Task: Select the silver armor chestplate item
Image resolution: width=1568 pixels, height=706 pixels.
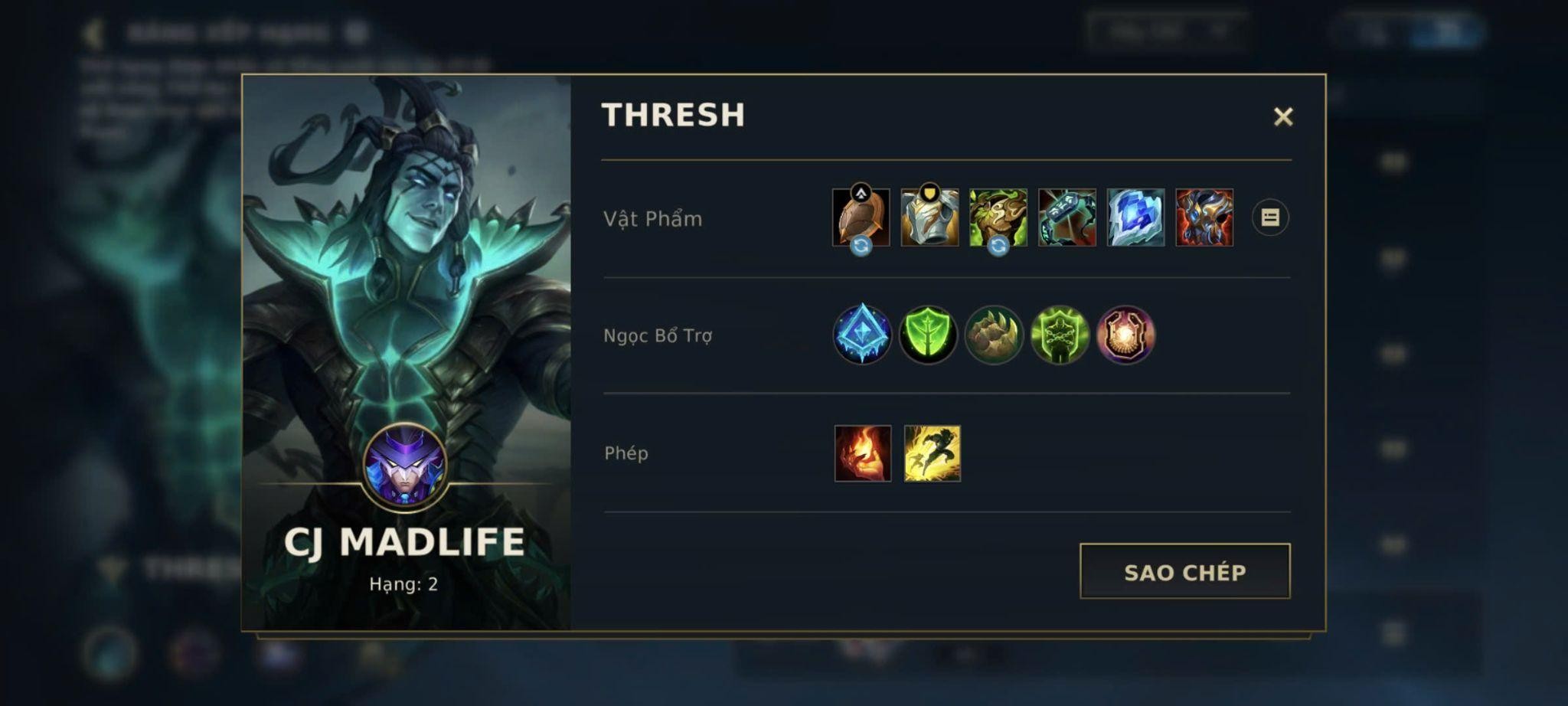Action: pos(929,218)
